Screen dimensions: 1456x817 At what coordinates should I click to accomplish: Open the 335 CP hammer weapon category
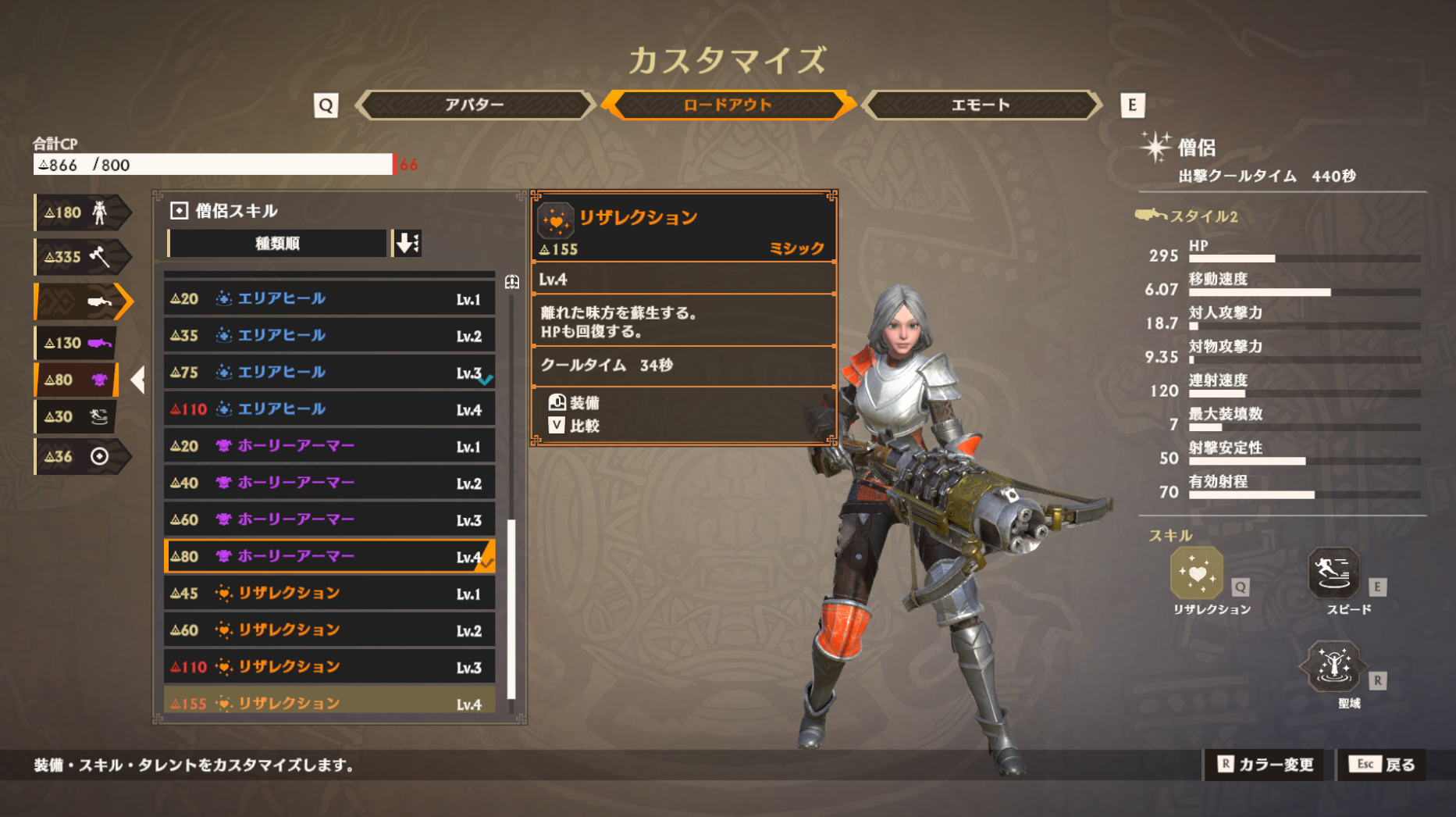coord(80,256)
